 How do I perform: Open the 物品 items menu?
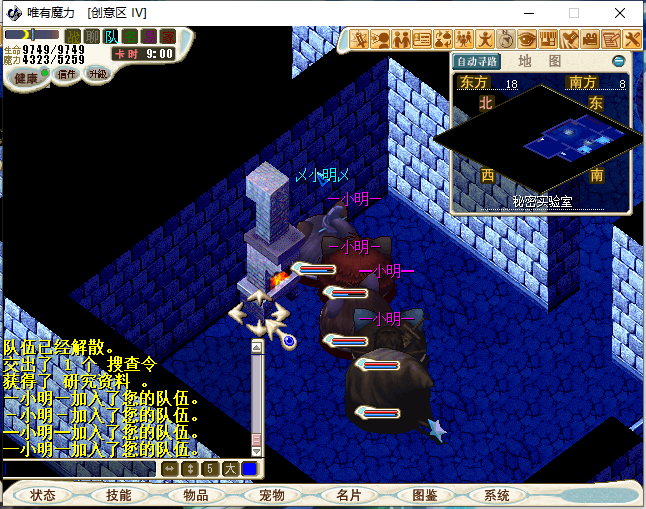click(x=196, y=495)
